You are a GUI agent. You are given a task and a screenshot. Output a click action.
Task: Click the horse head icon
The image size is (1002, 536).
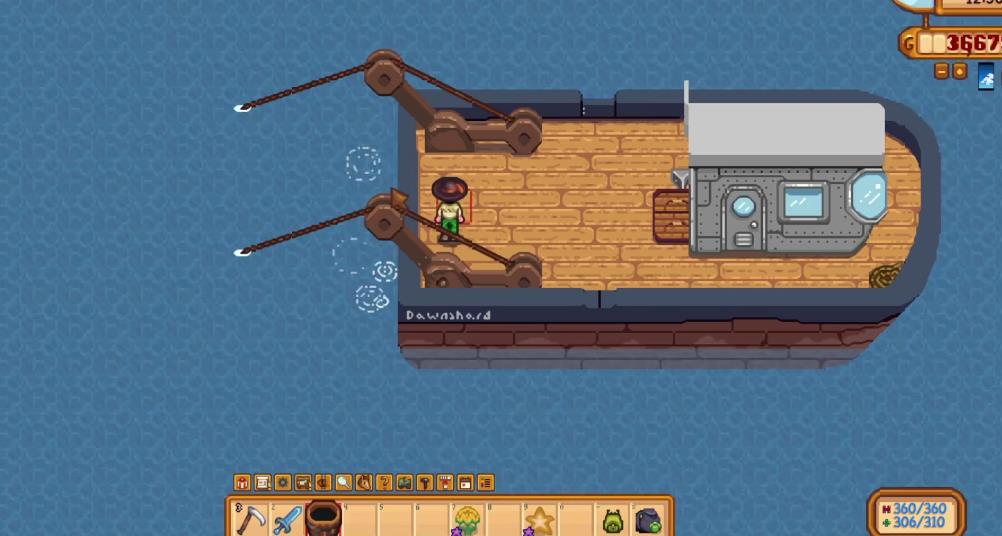[x=364, y=483]
